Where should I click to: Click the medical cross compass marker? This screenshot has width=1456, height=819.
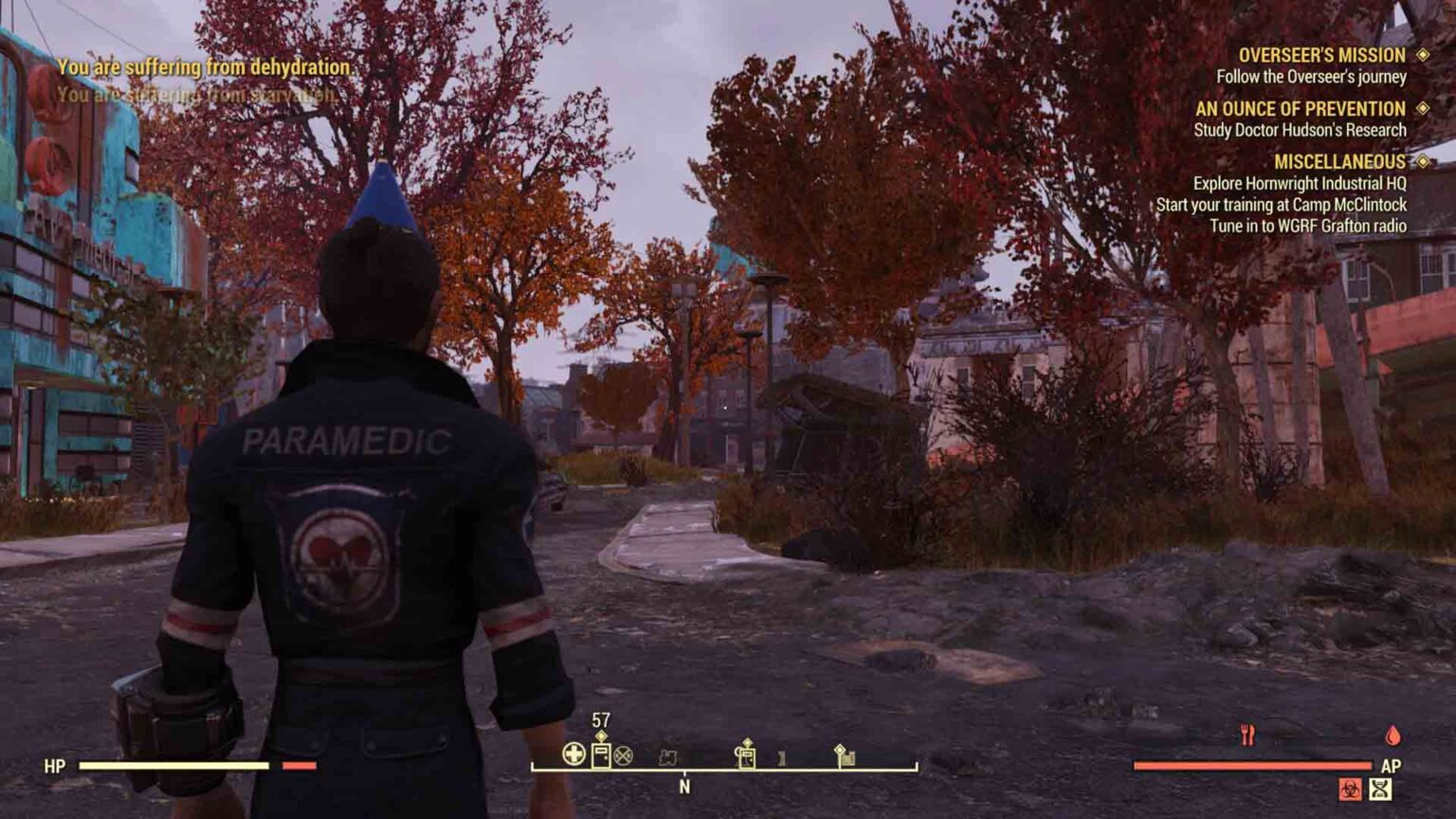tap(573, 755)
